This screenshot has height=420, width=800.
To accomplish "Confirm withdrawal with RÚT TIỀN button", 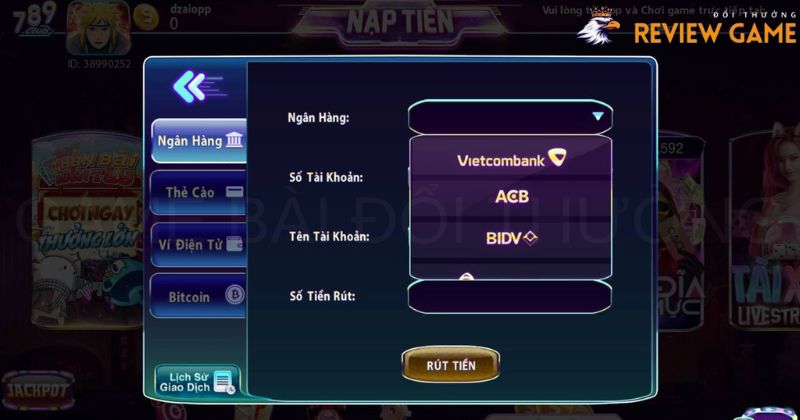I will click(451, 365).
